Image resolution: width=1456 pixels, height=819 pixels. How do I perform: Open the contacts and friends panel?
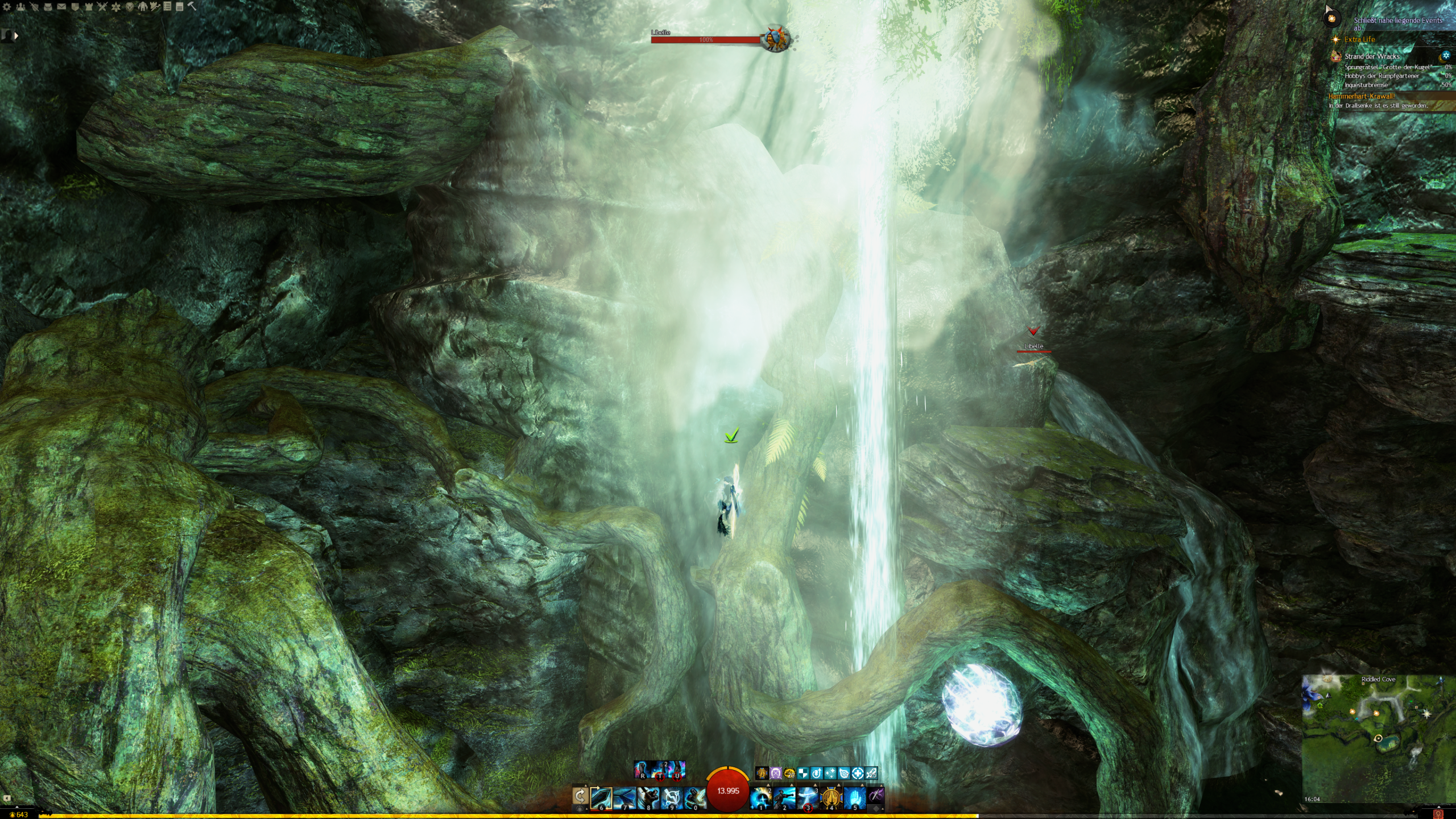(21, 7)
